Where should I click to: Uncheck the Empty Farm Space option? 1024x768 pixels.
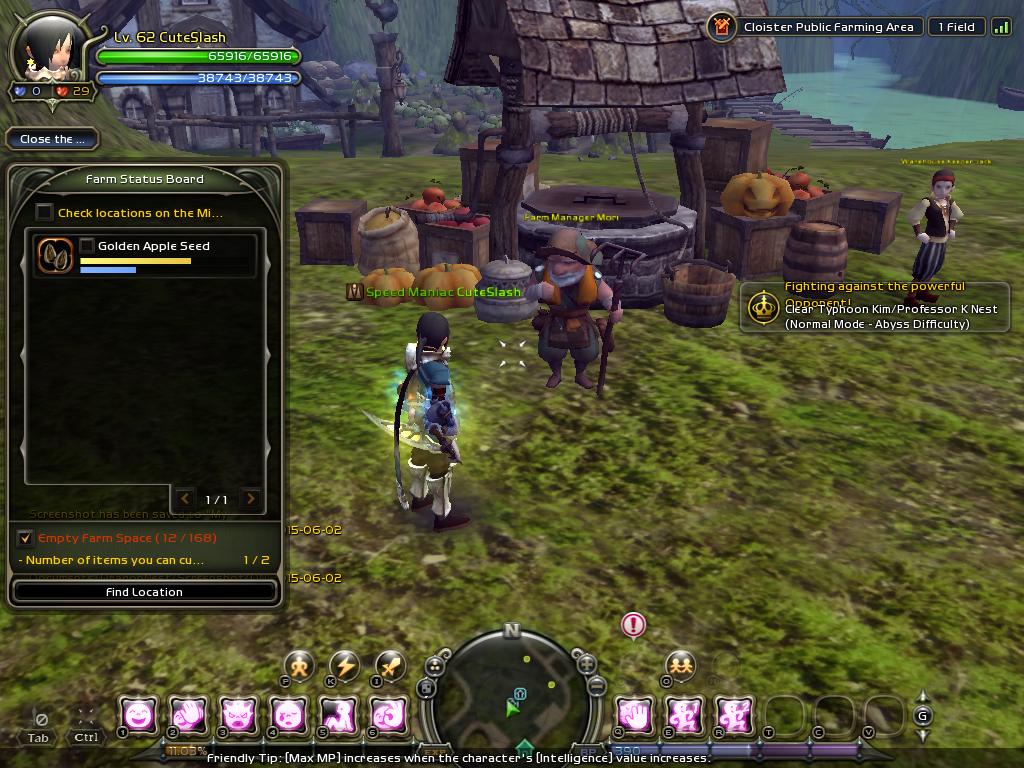26,538
